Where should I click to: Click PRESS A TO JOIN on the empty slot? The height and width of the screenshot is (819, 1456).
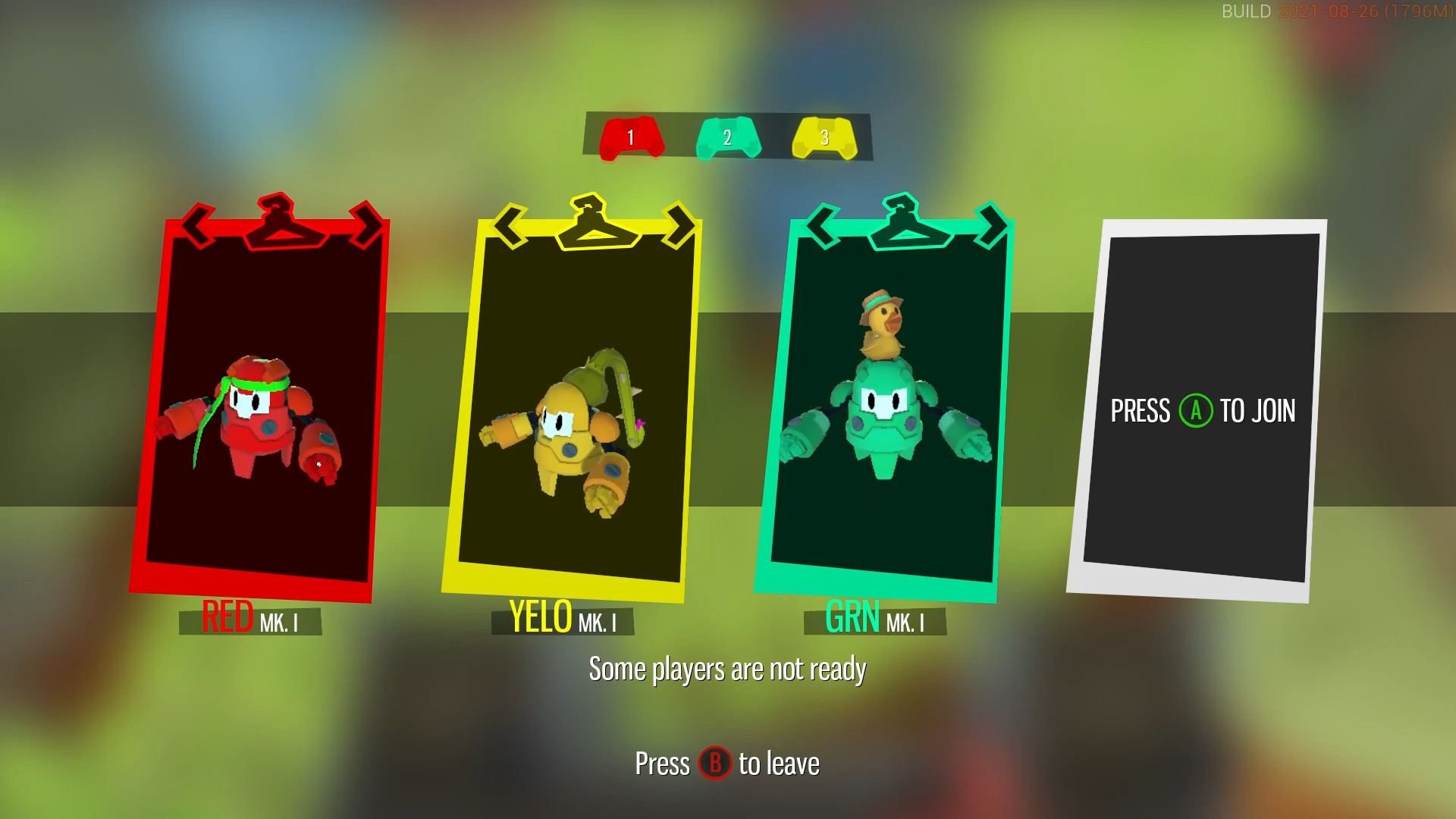point(1203,412)
